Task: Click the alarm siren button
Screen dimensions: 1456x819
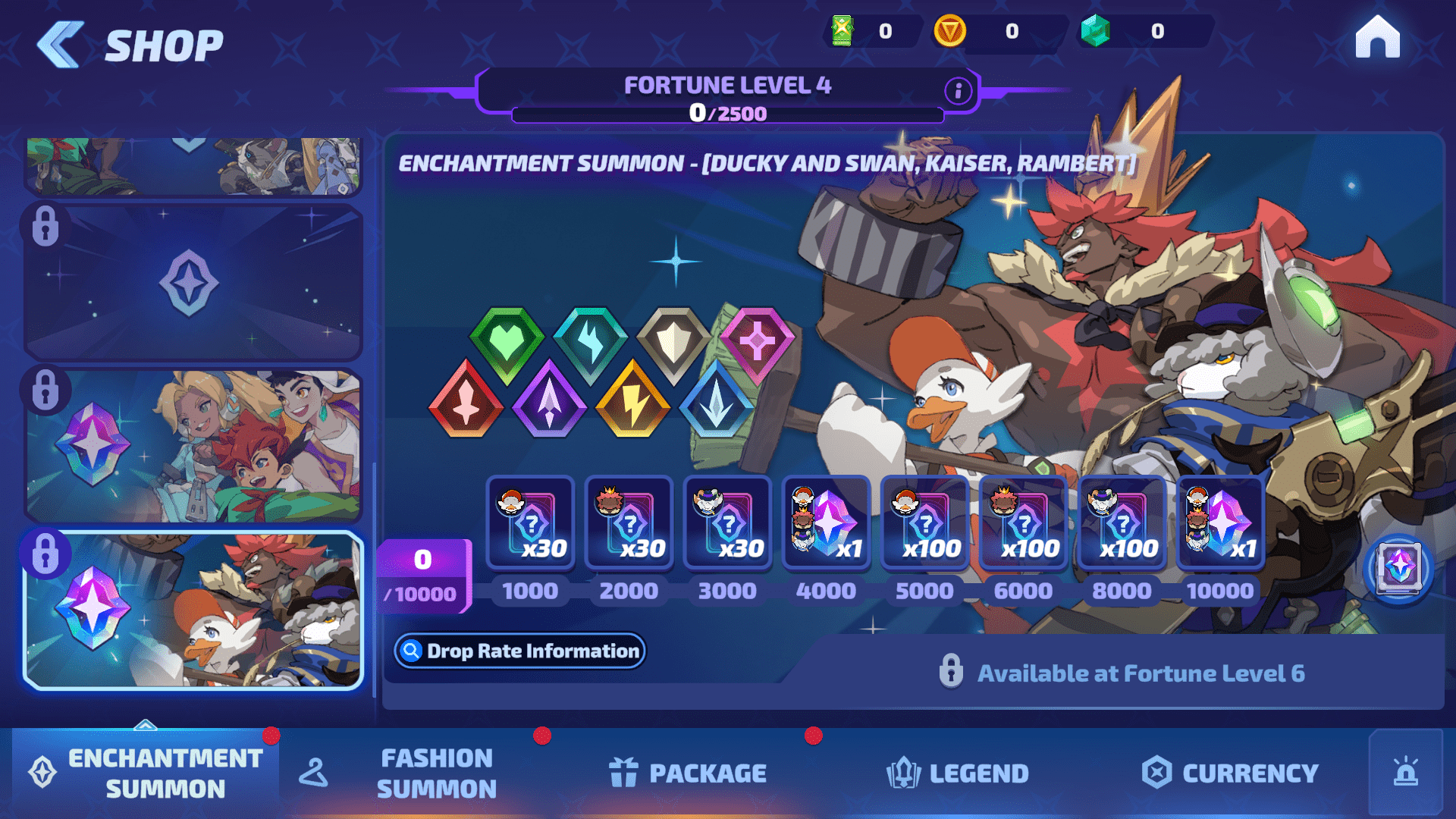Action: [x=1405, y=773]
